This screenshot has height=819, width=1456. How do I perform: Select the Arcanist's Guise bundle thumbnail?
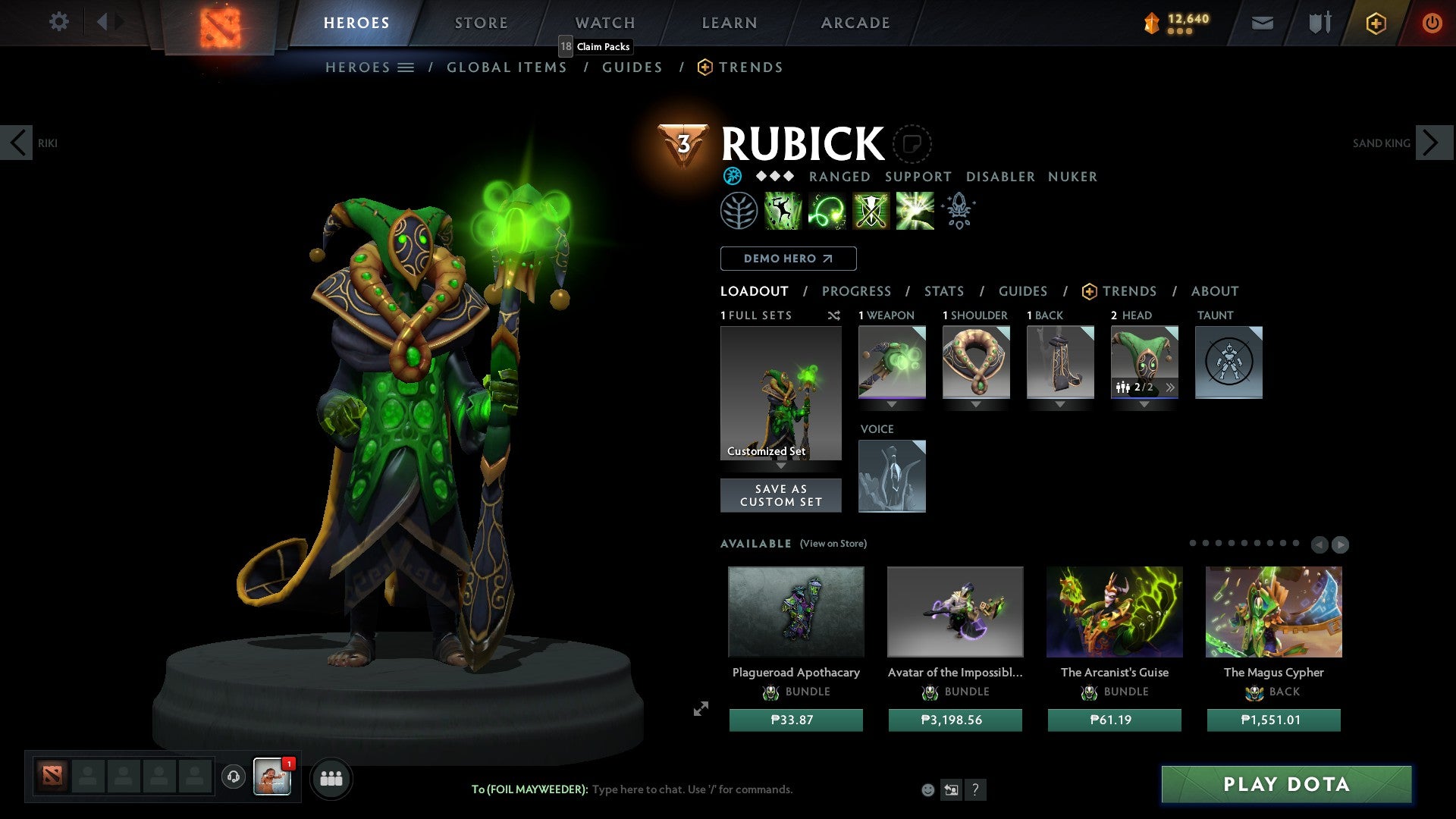pos(1114,611)
